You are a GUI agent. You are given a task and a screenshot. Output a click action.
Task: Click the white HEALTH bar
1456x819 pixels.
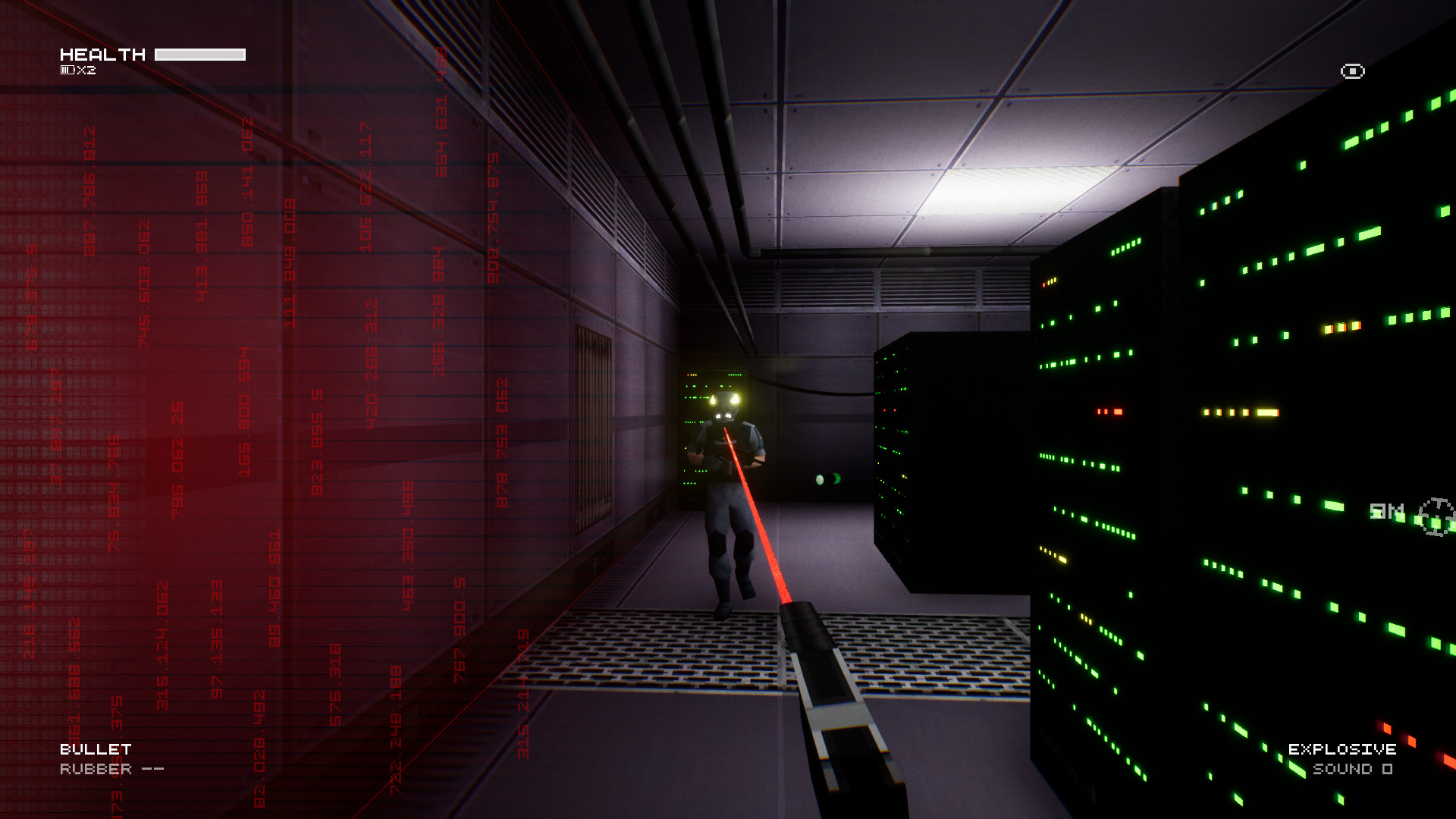(201, 53)
